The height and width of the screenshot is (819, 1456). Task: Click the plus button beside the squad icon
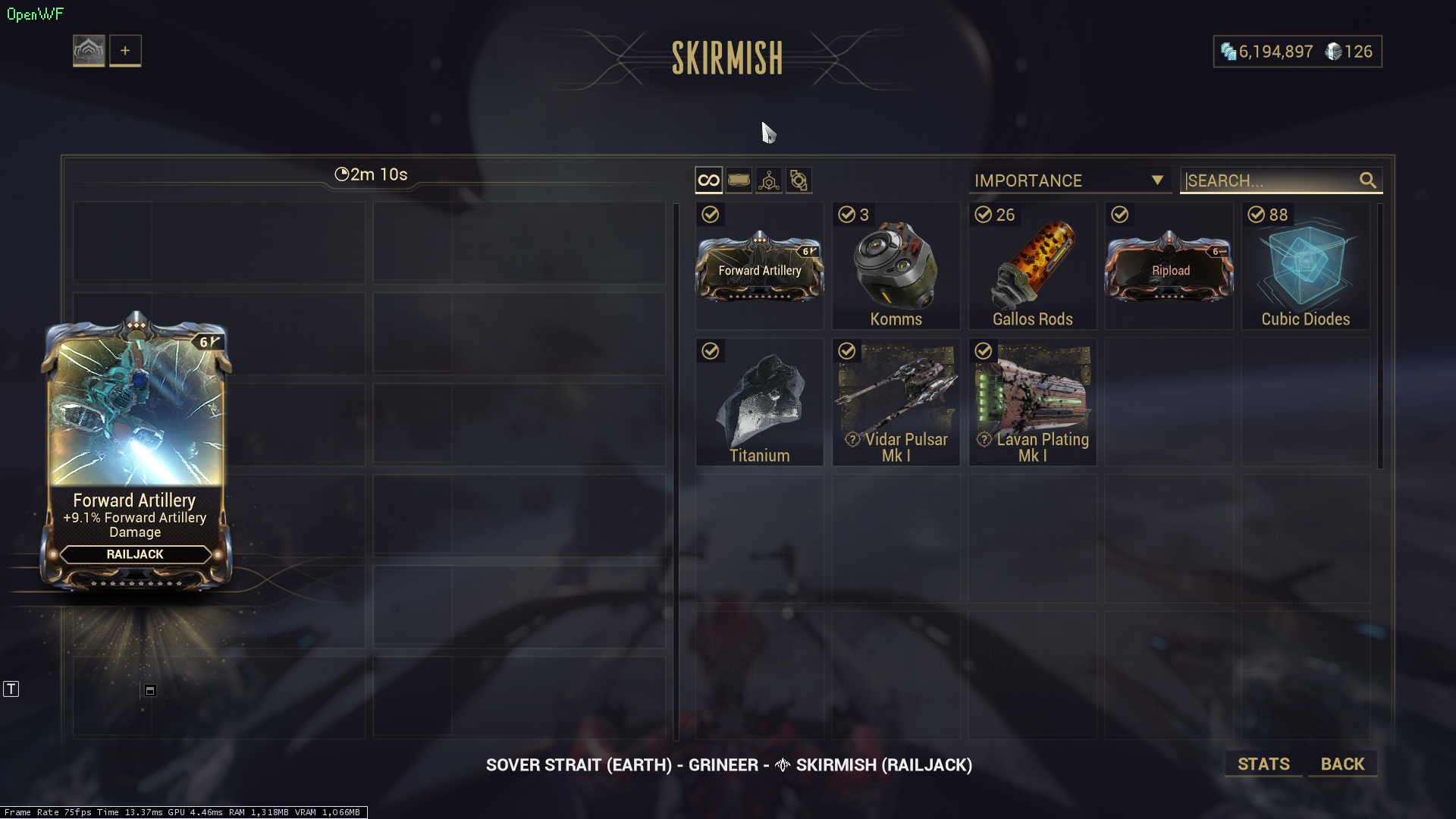125,51
